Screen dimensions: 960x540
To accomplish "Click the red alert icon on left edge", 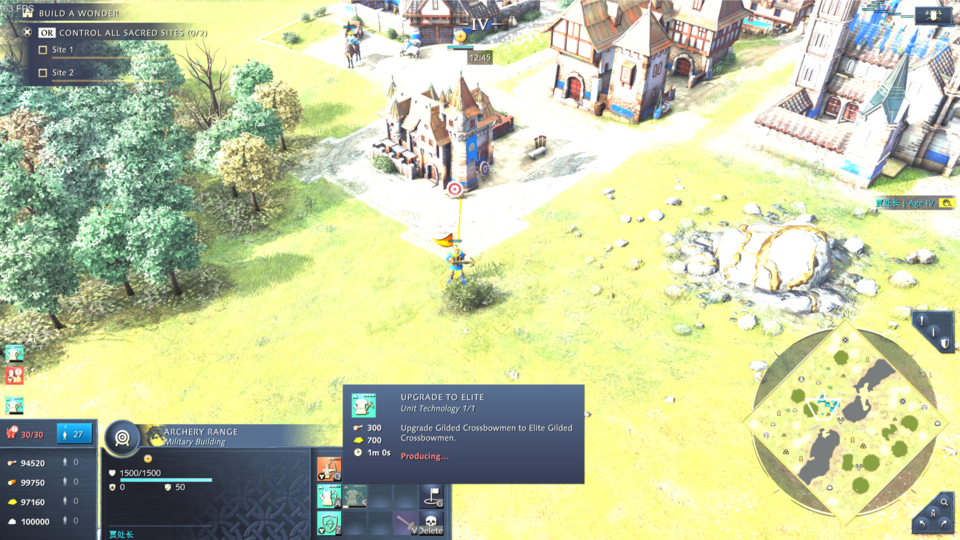I will click(x=14, y=375).
